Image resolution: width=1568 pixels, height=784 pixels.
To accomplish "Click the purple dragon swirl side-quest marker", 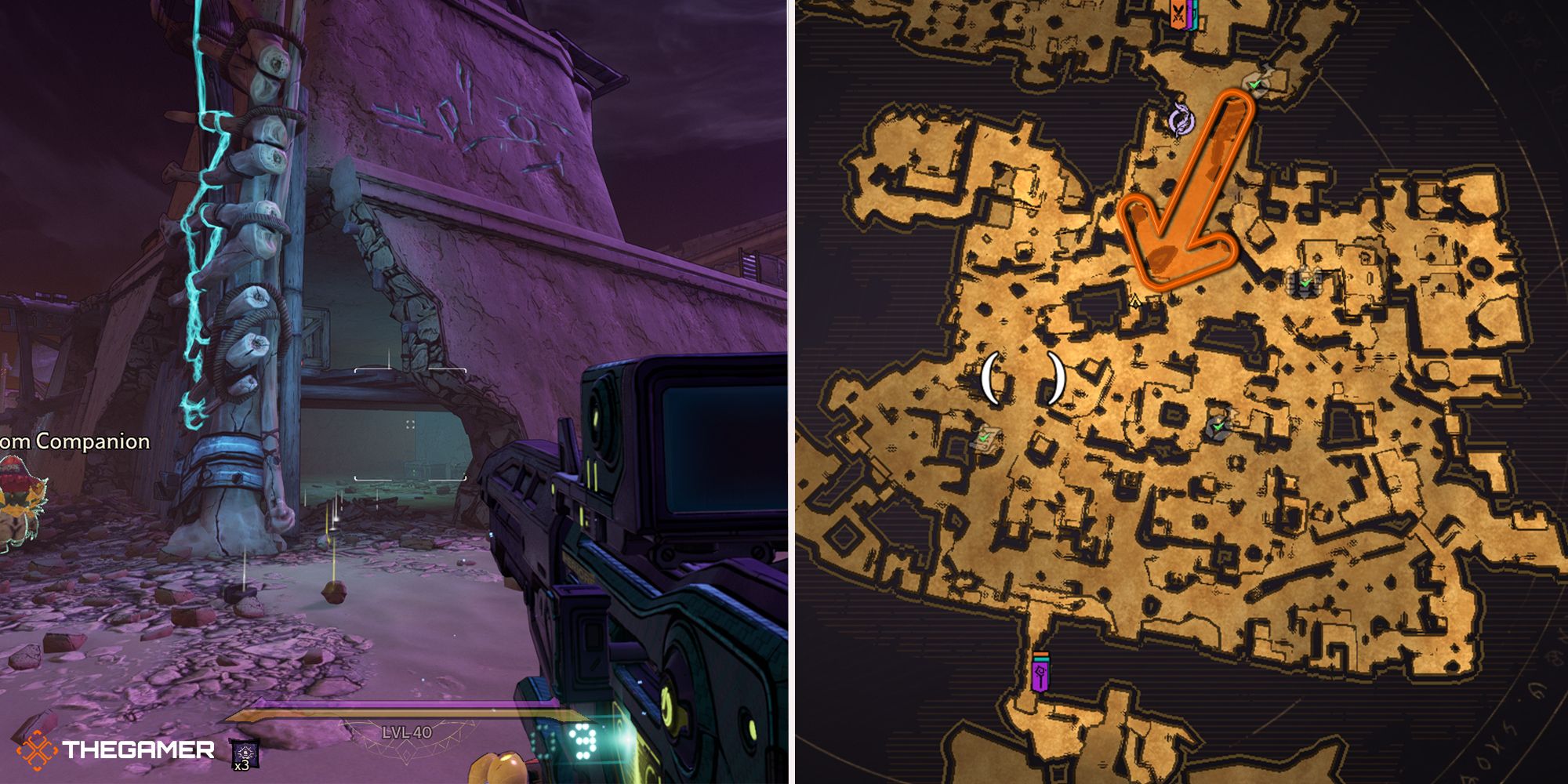I will (1181, 120).
